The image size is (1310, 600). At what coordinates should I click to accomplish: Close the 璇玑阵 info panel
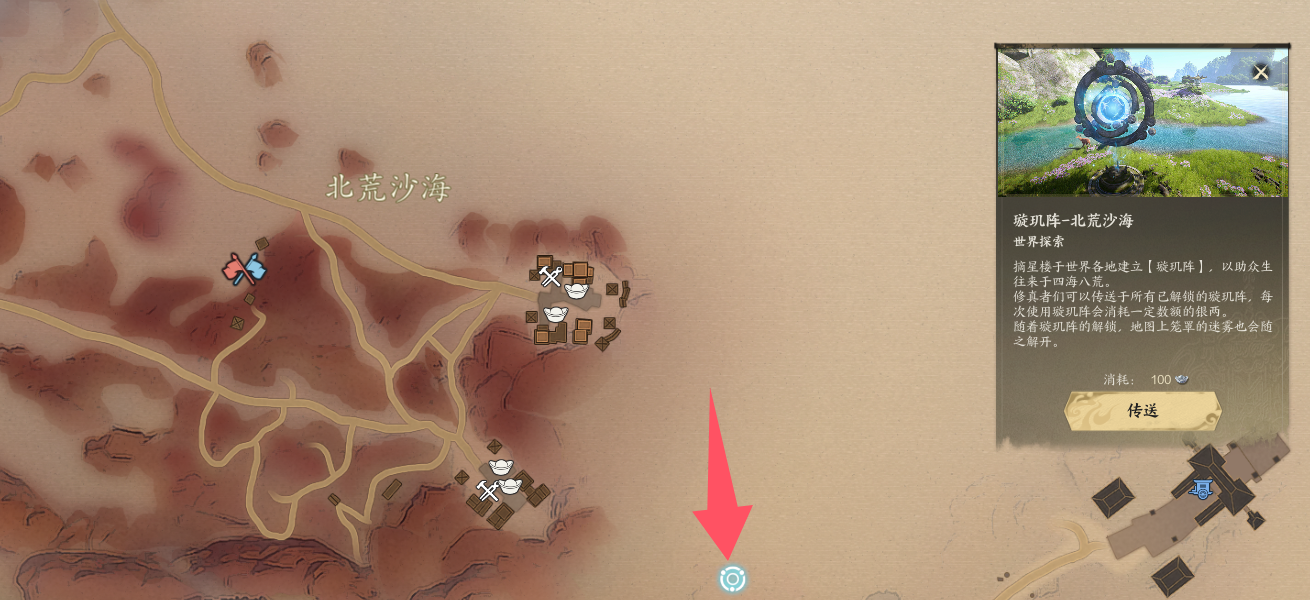tap(1261, 72)
